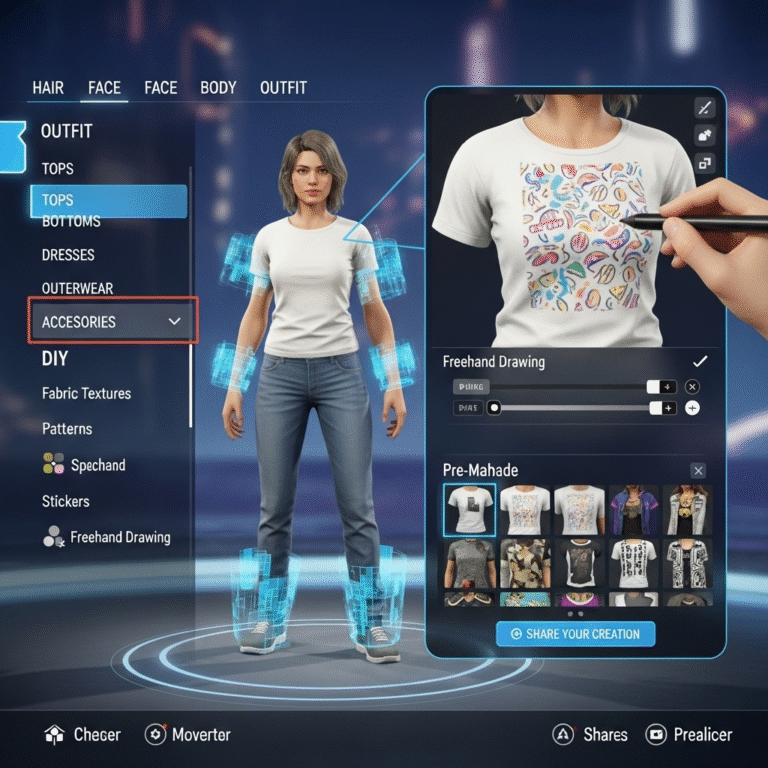
Task: Open the OUTERWEAR category
Action: pos(77,288)
